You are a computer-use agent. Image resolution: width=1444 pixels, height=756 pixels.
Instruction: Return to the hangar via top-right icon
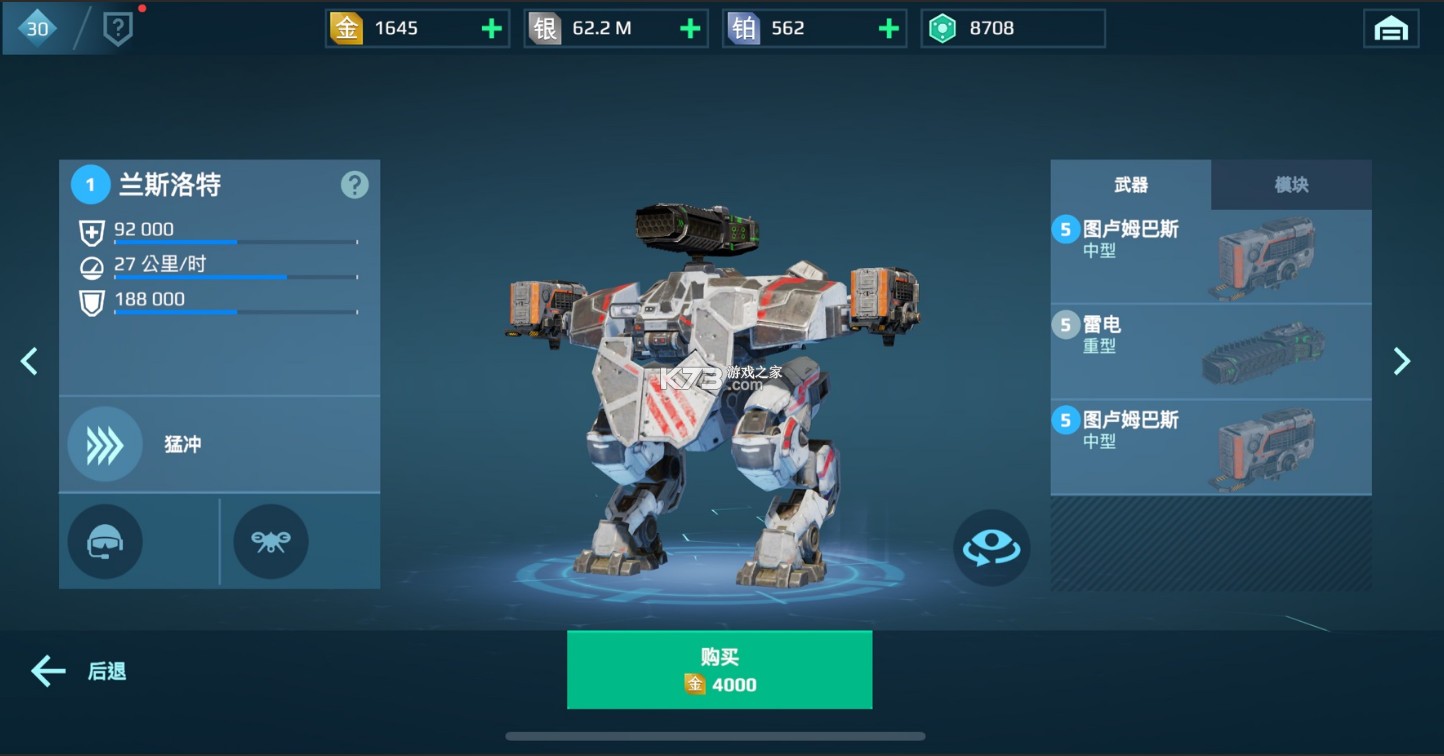1390,29
